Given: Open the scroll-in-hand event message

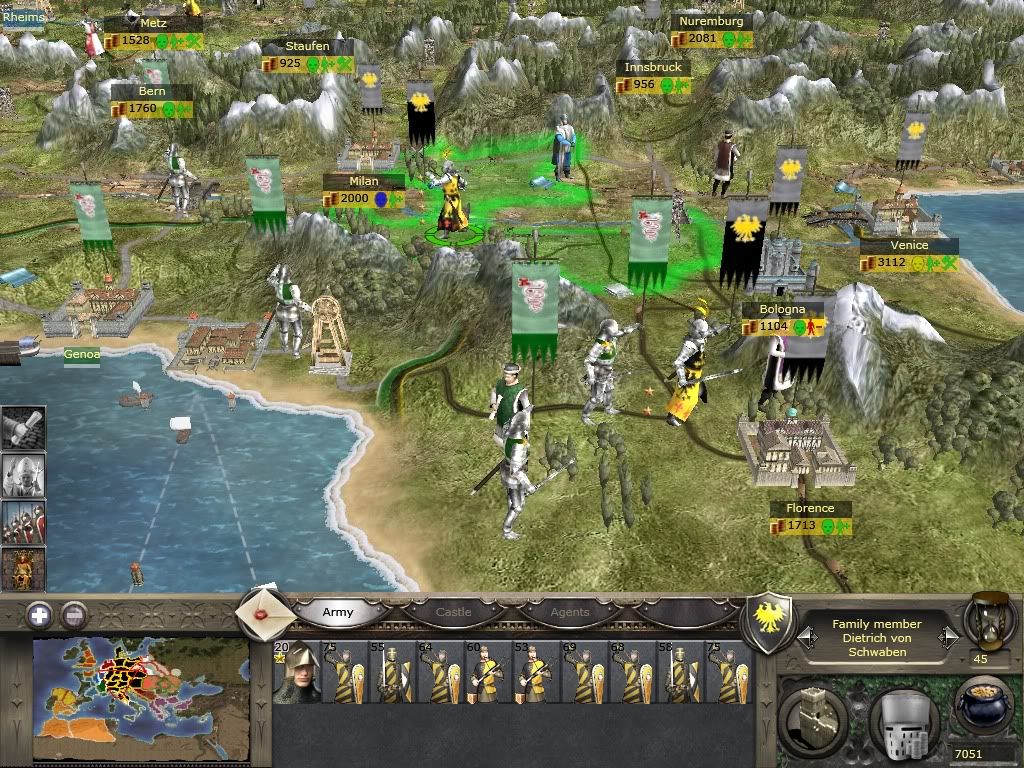Looking at the screenshot, I should click(23, 427).
